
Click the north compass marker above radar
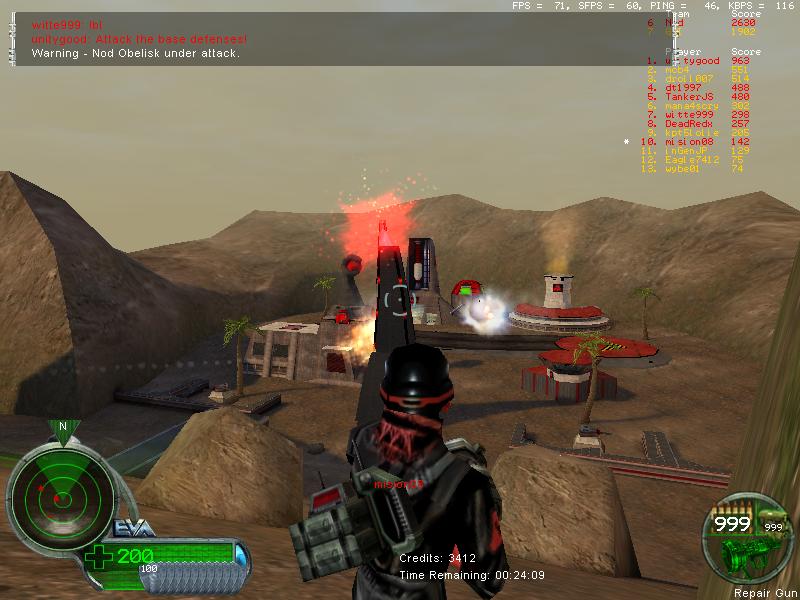(63, 428)
